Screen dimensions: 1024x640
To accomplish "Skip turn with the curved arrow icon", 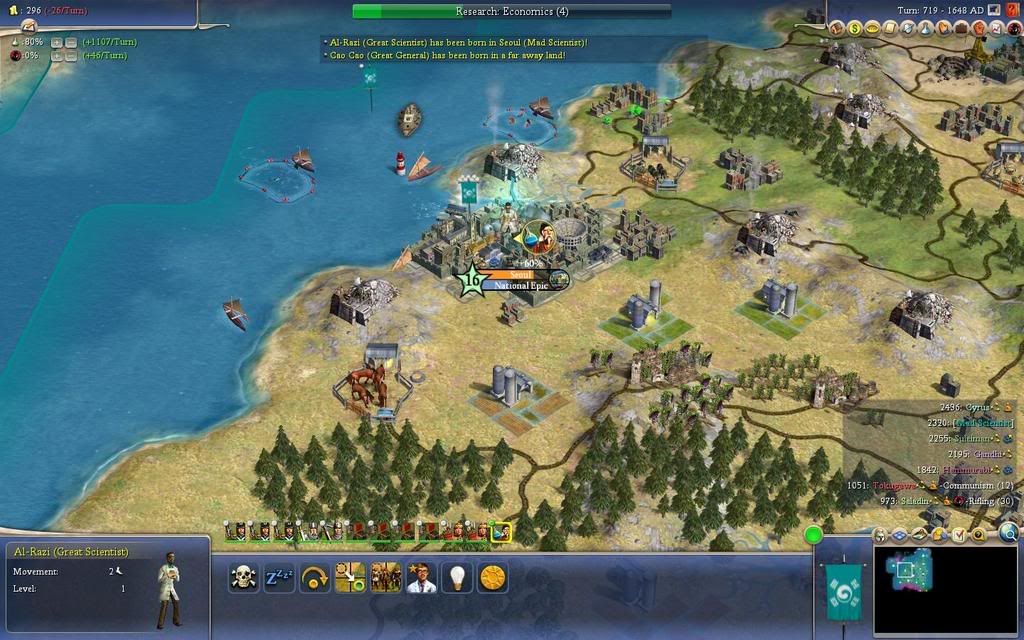I will 314,577.
